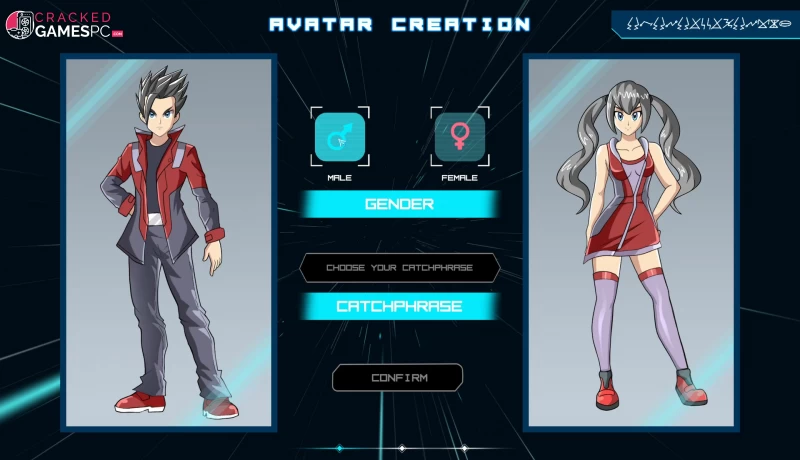Pick the male avatar portrait
The height and width of the screenshot is (460, 800).
point(169,243)
